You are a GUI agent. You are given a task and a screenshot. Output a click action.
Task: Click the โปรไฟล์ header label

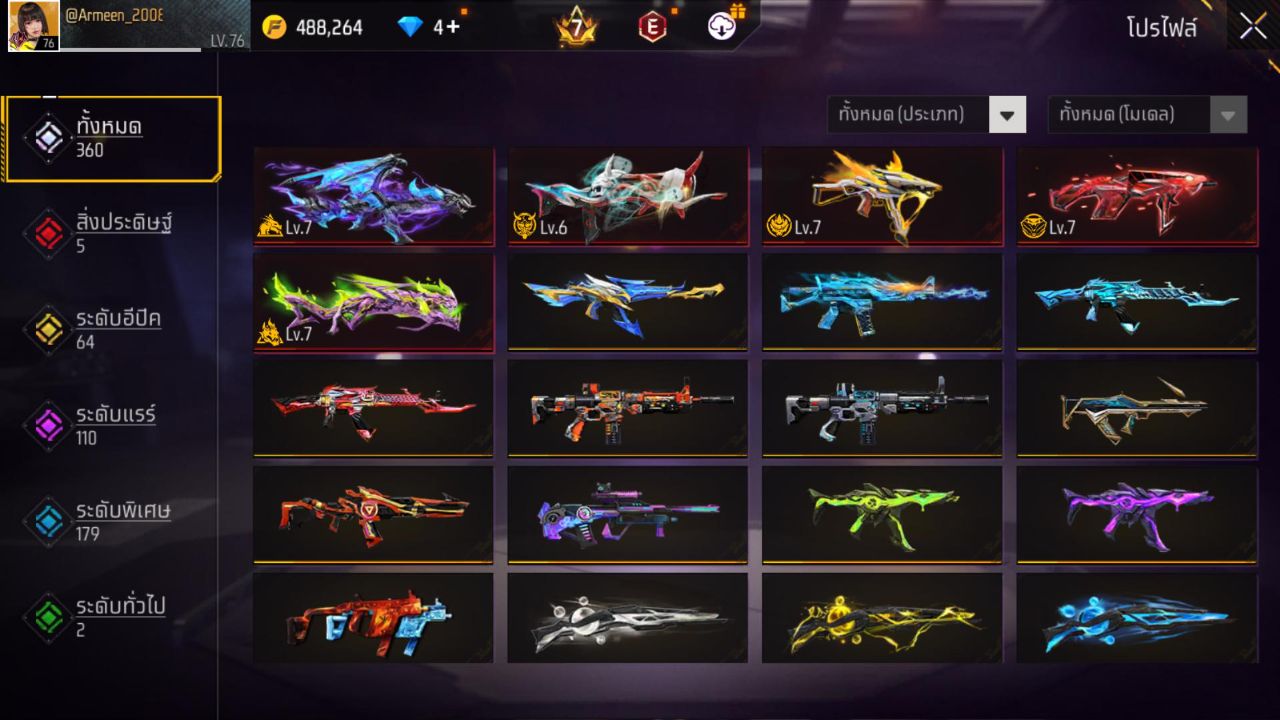[x=1163, y=26]
